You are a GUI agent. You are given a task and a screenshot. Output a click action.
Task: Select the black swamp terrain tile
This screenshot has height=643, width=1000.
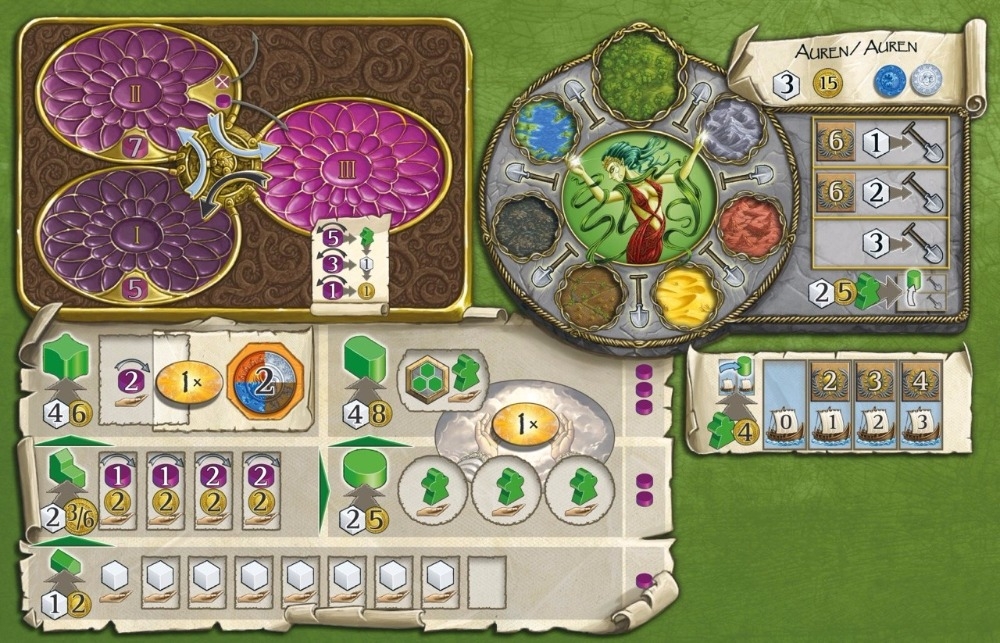(x=526, y=225)
